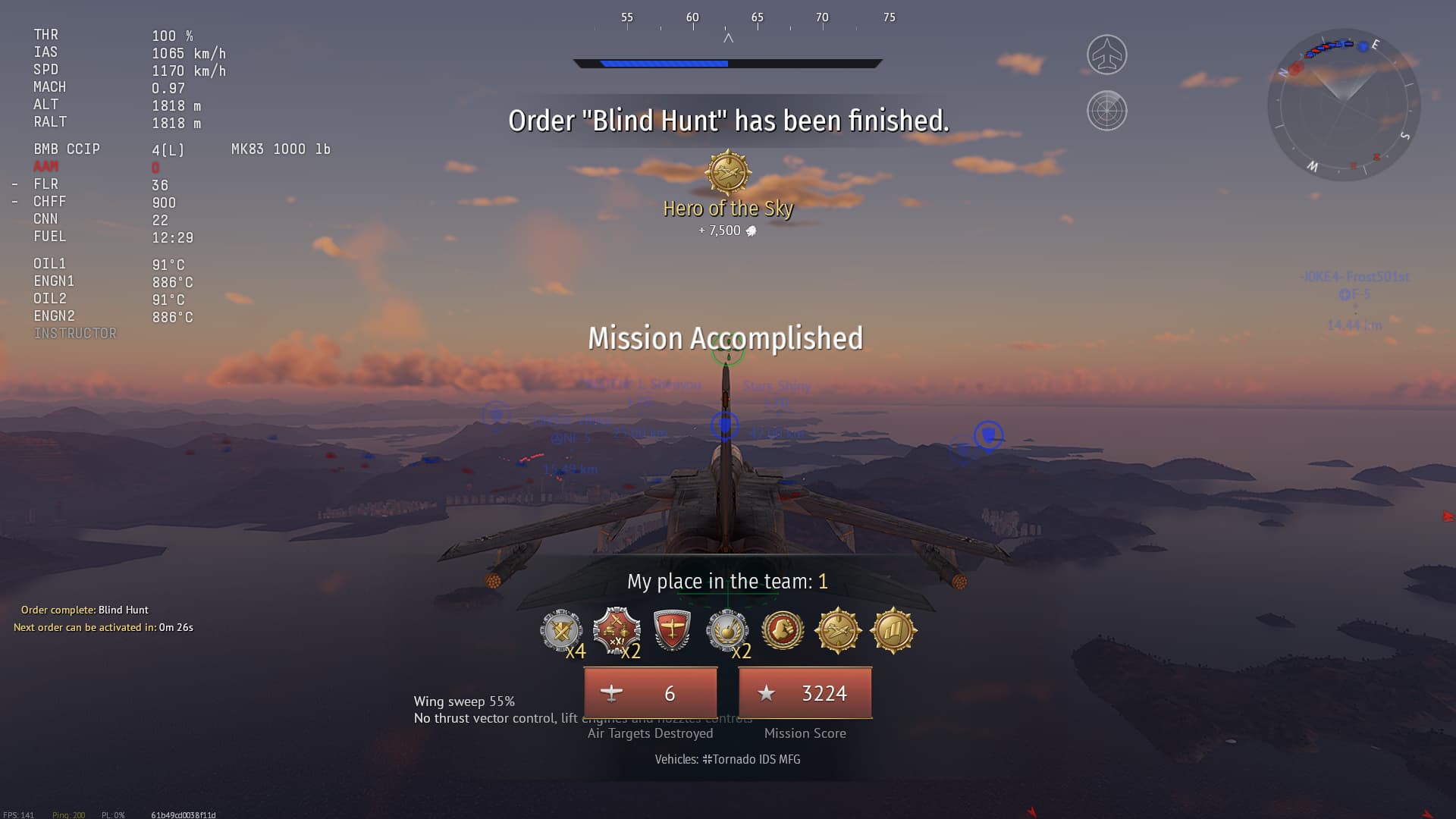Select the circular compass minimap

(x=1344, y=105)
